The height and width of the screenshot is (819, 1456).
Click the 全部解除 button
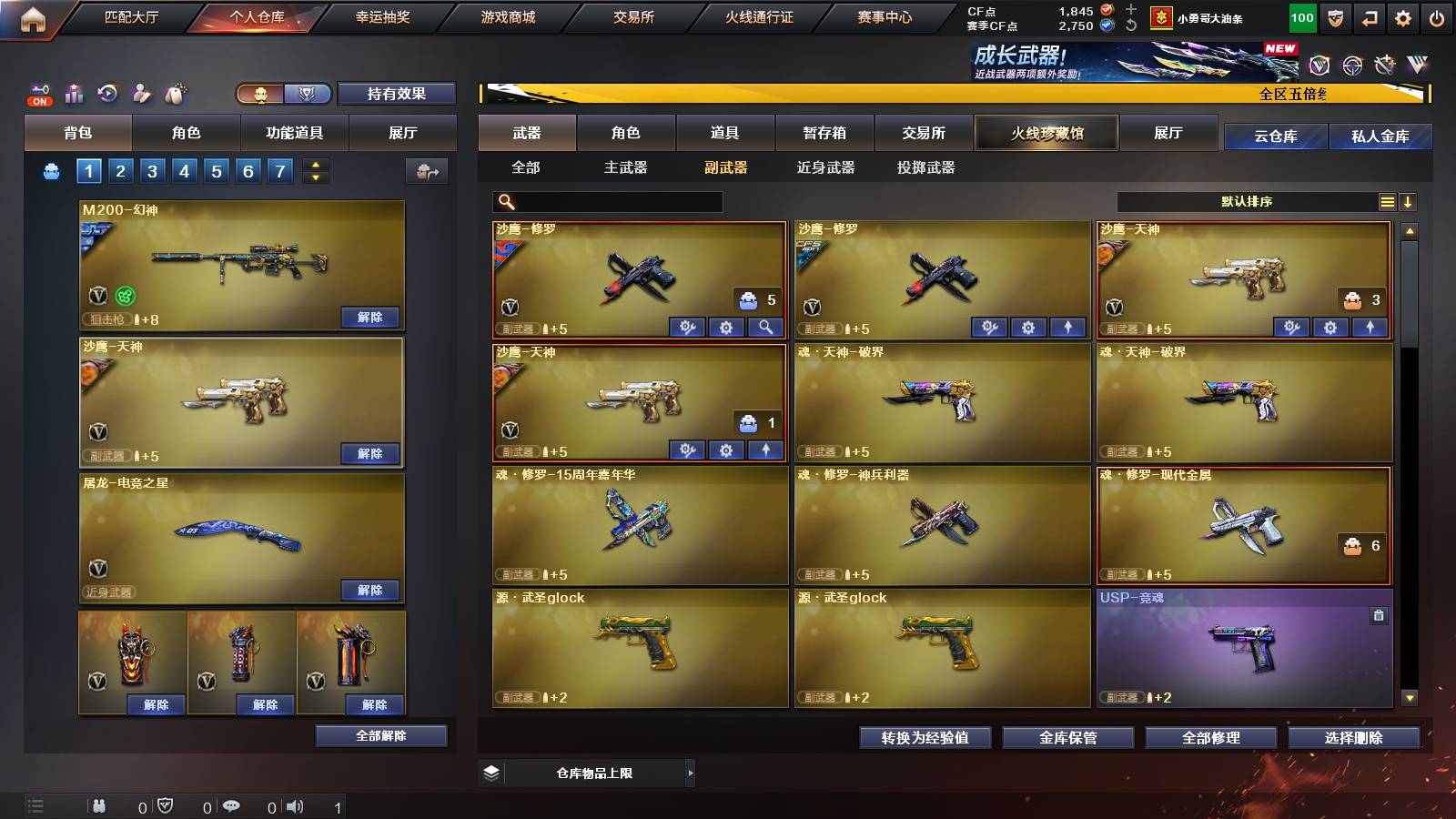coord(380,736)
